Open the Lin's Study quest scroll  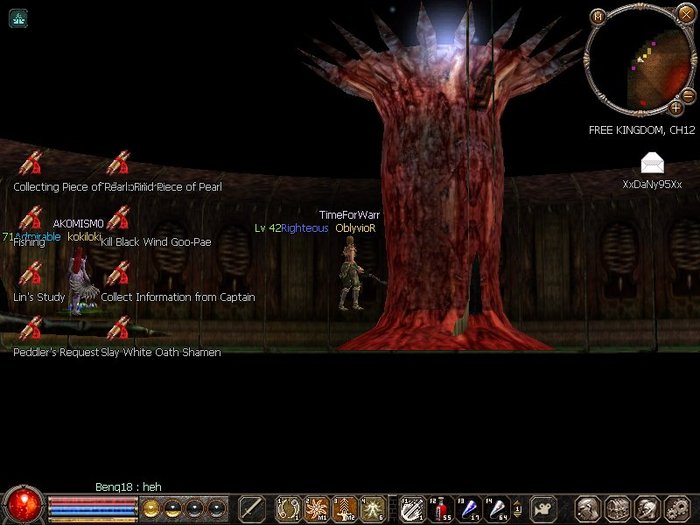(31, 274)
